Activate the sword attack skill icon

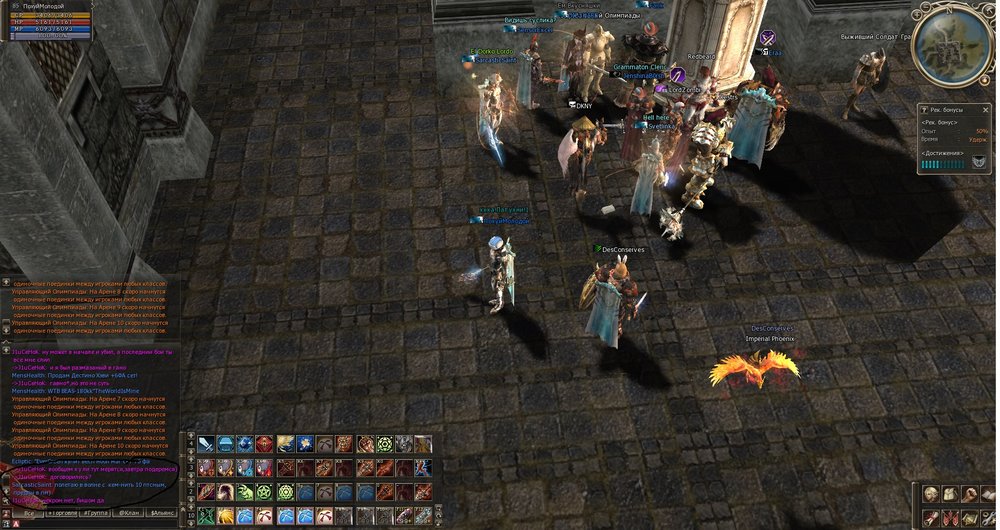206,444
